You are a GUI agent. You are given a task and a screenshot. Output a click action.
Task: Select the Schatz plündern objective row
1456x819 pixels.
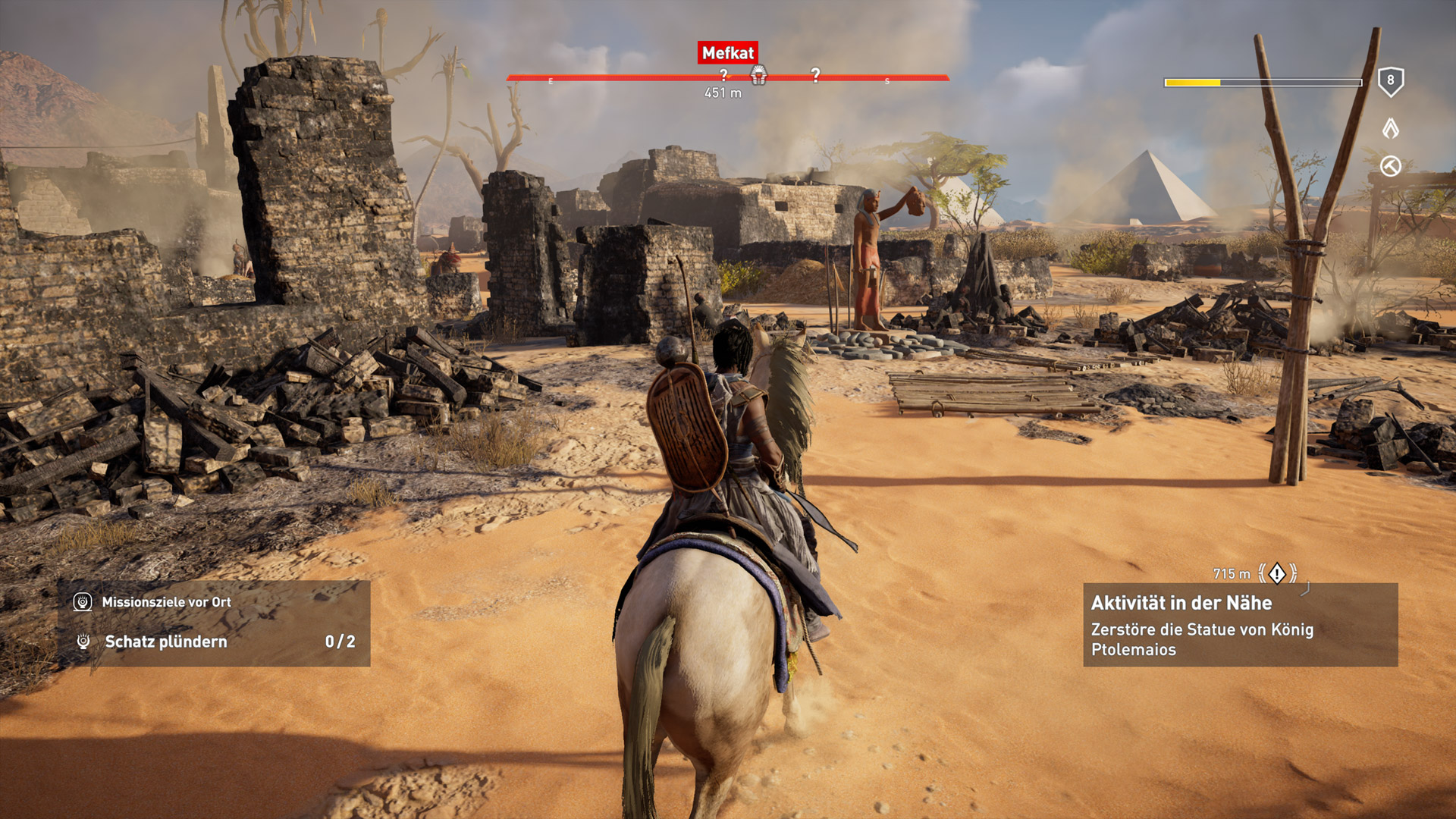point(215,642)
